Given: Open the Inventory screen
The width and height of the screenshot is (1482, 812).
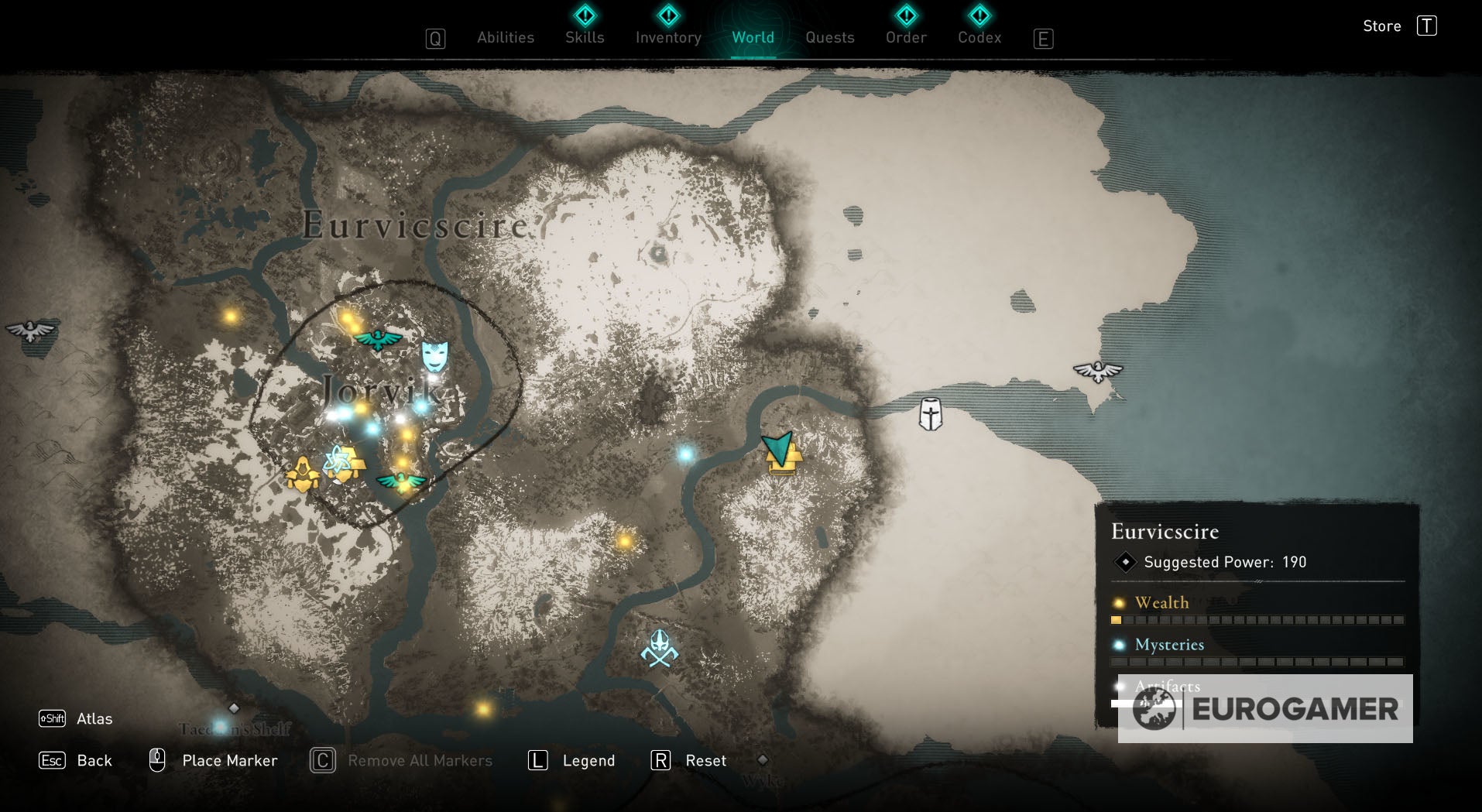Looking at the screenshot, I should pyautogui.click(x=667, y=37).
